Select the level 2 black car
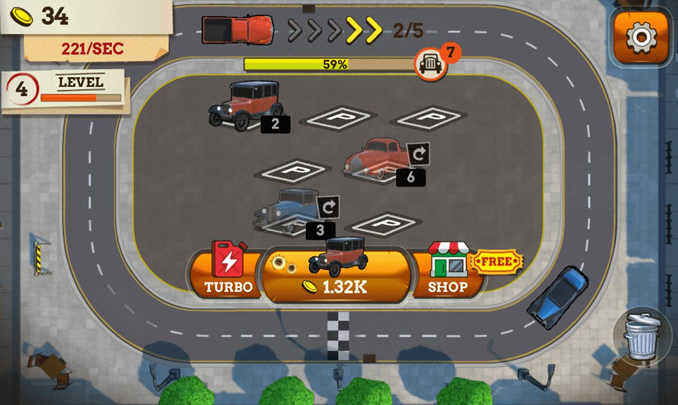 click(246, 103)
